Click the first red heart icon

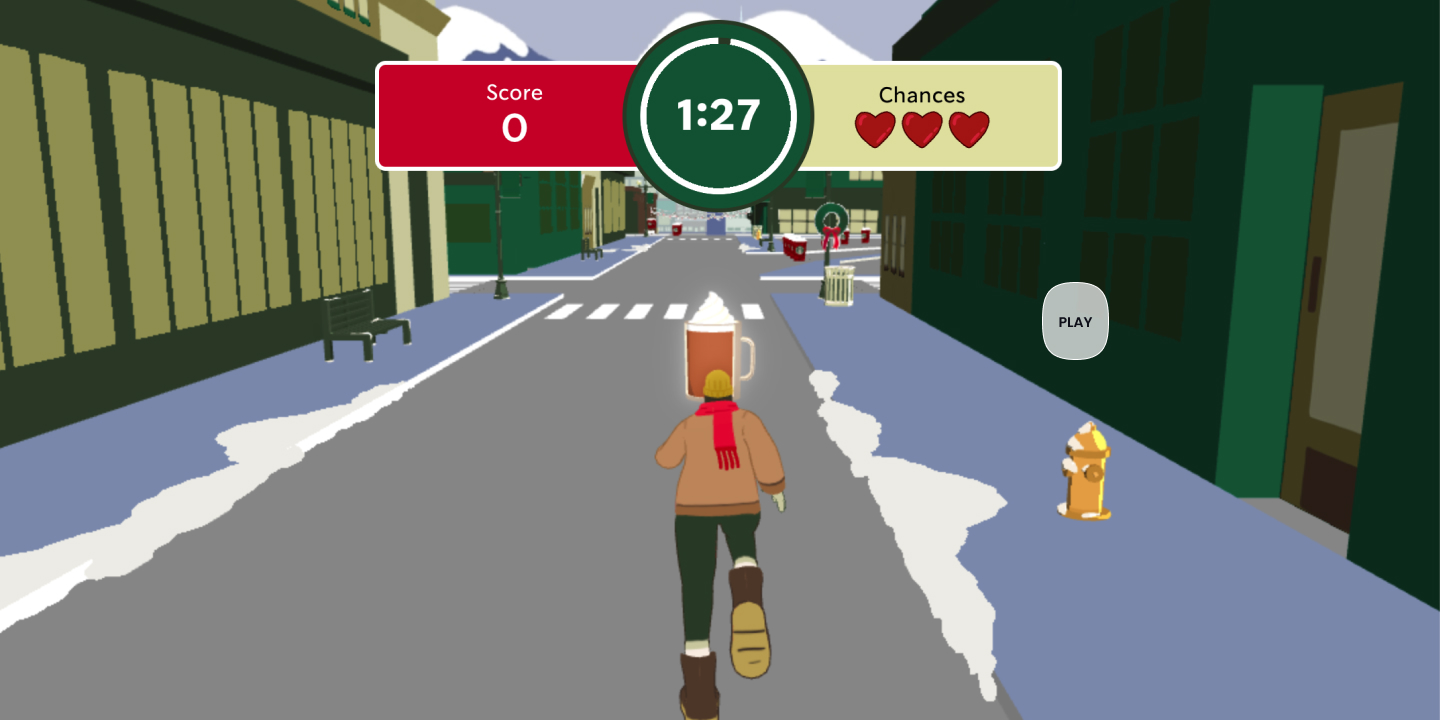(874, 128)
